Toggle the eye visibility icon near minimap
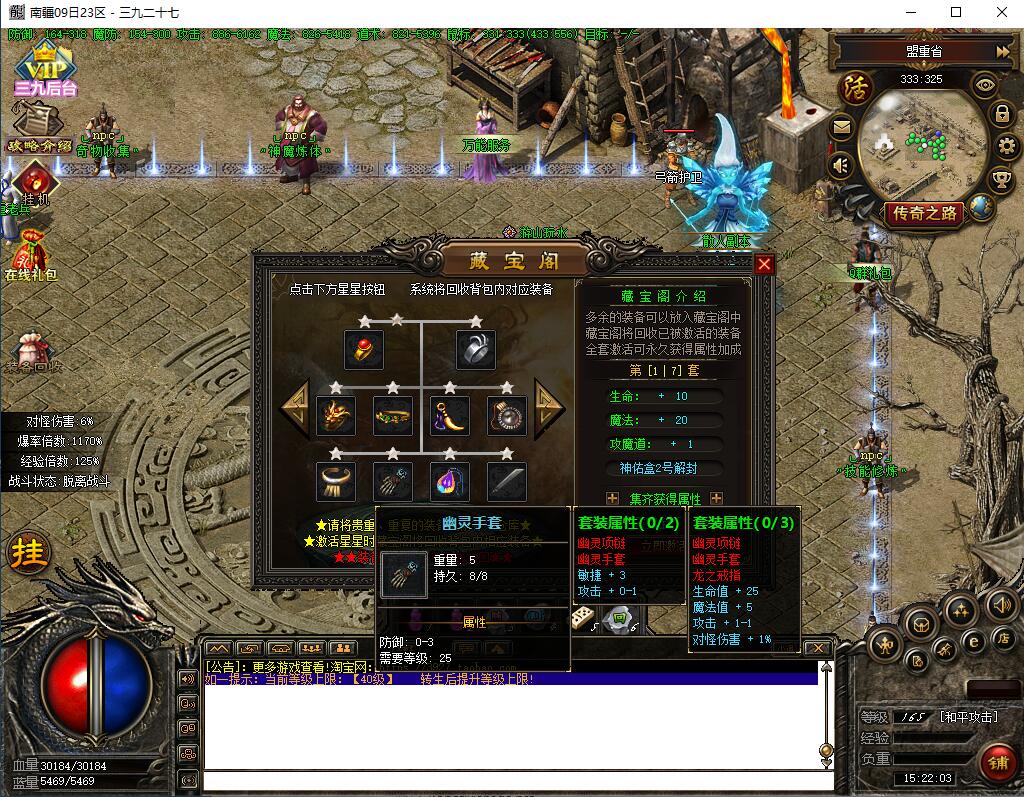The height and width of the screenshot is (797, 1024). (x=986, y=84)
